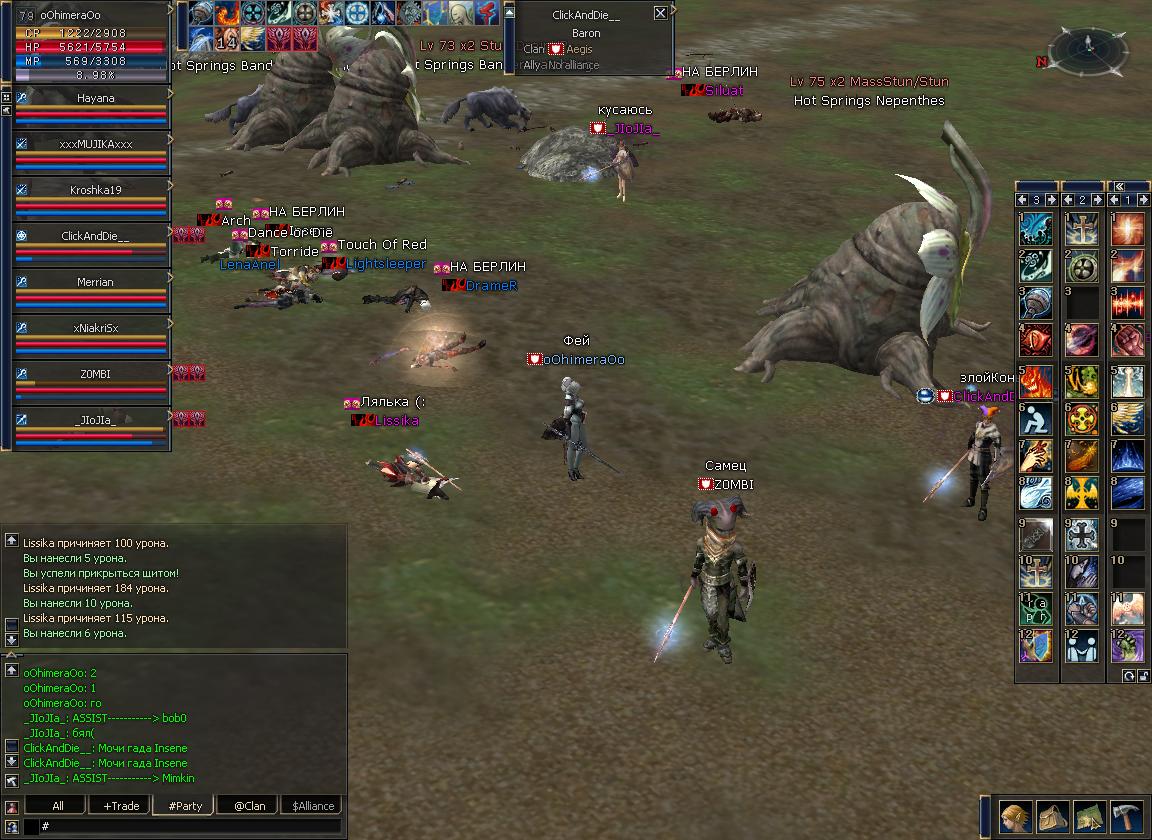This screenshot has width=1152, height=840.
Task: Open the world map icon
Action: pyautogui.click(x=1089, y=816)
